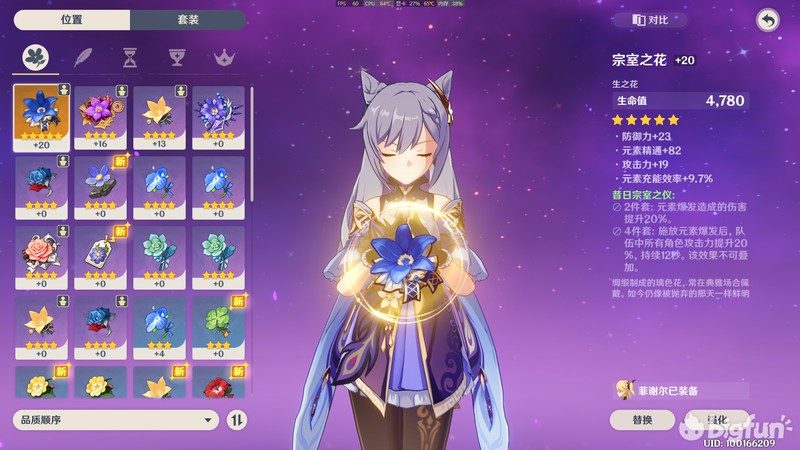Select the goblet artifact category icon
The width and height of the screenshot is (800, 450).
176,58
